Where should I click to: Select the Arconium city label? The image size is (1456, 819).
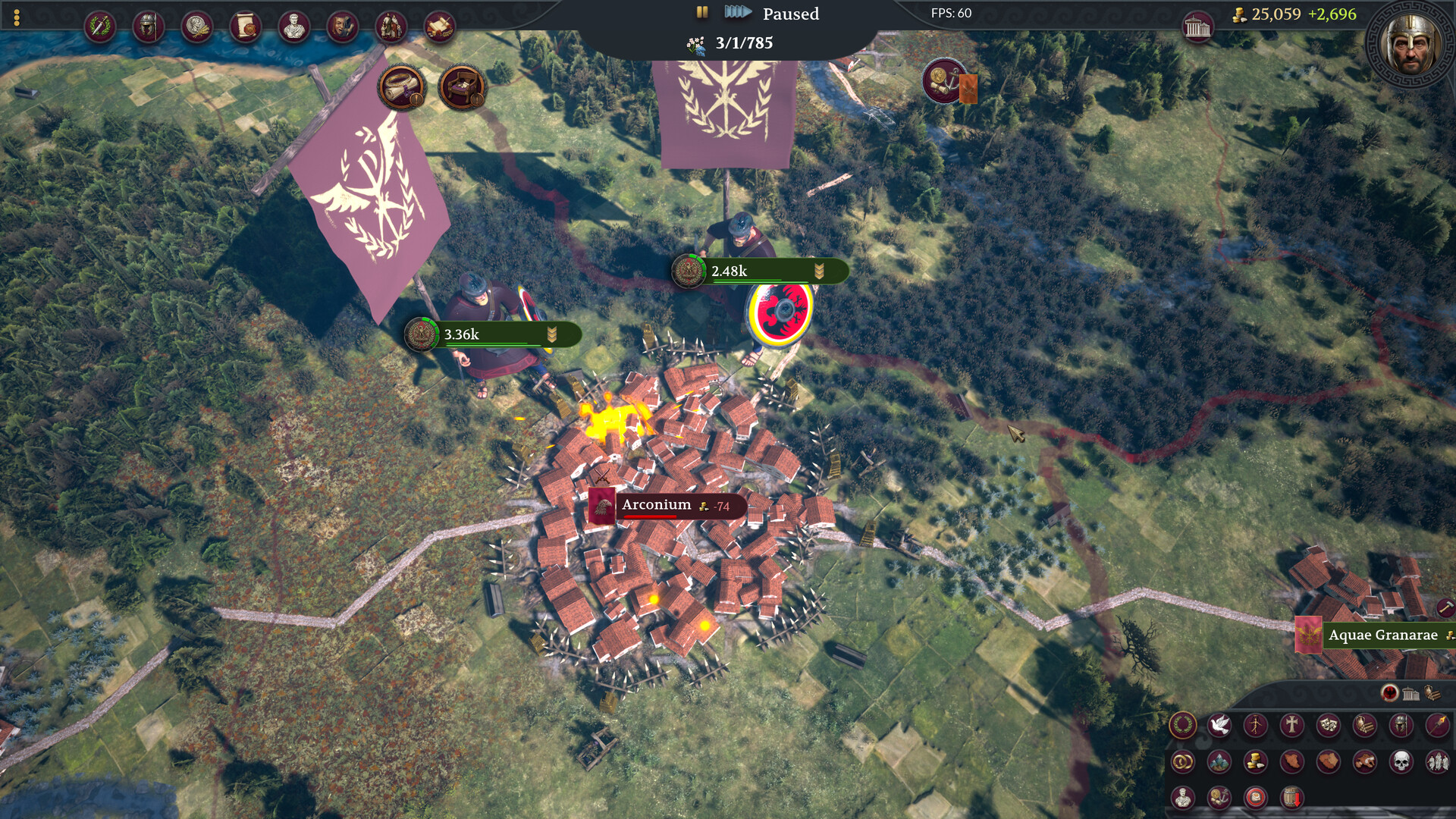tap(657, 504)
